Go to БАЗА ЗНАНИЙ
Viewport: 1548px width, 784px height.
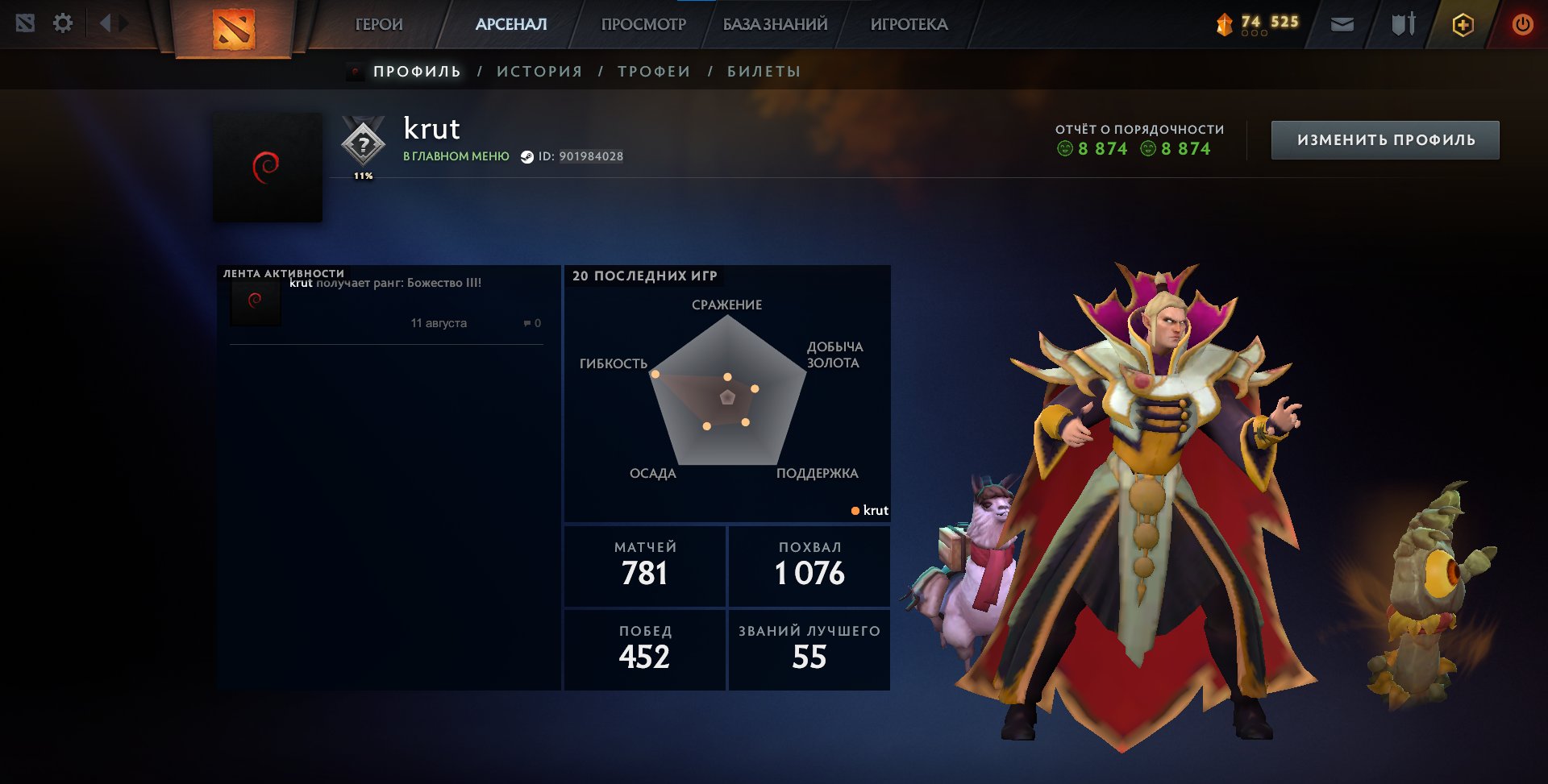(775, 25)
